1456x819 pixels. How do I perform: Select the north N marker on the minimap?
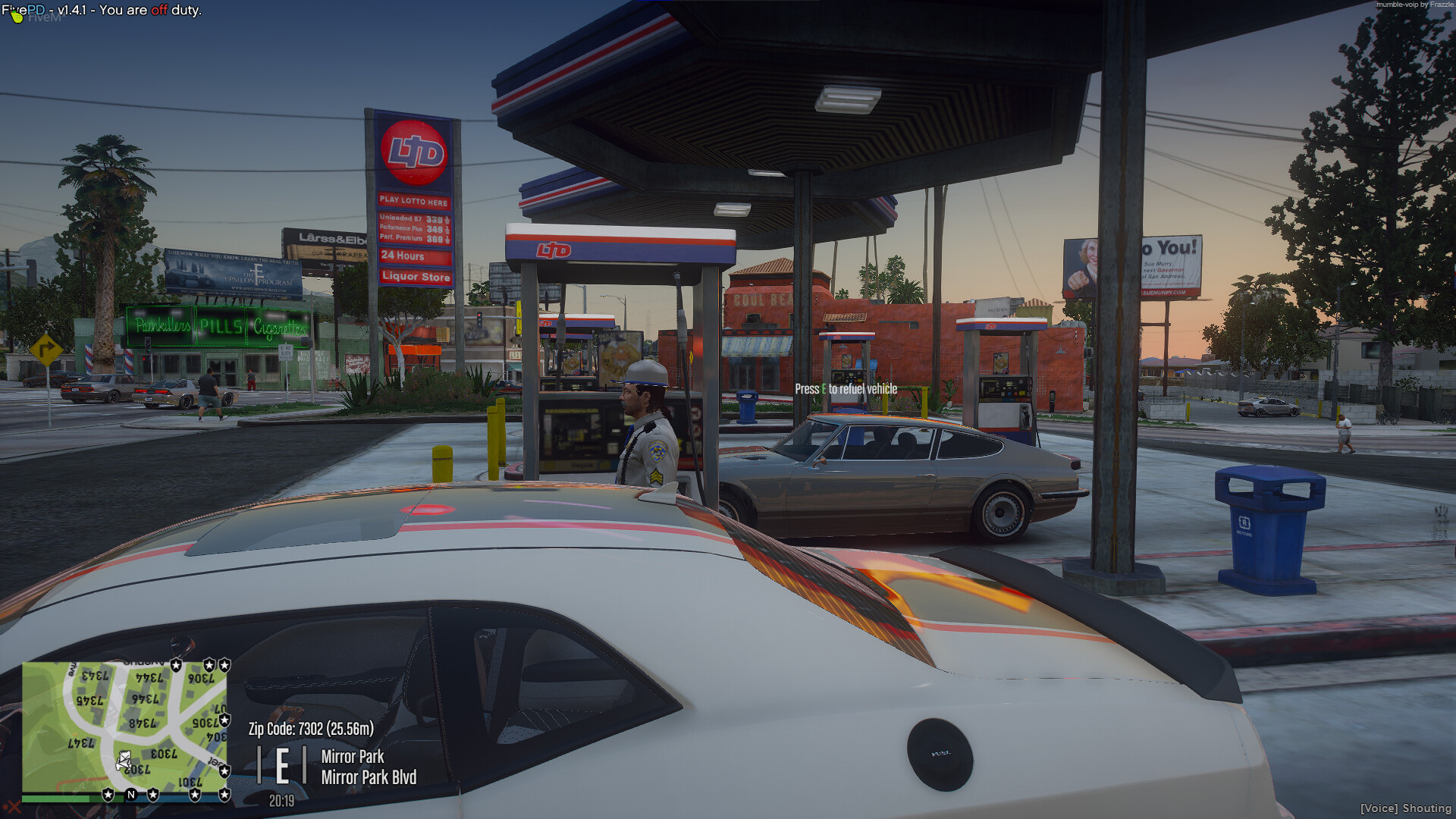pyautogui.click(x=131, y=795)
